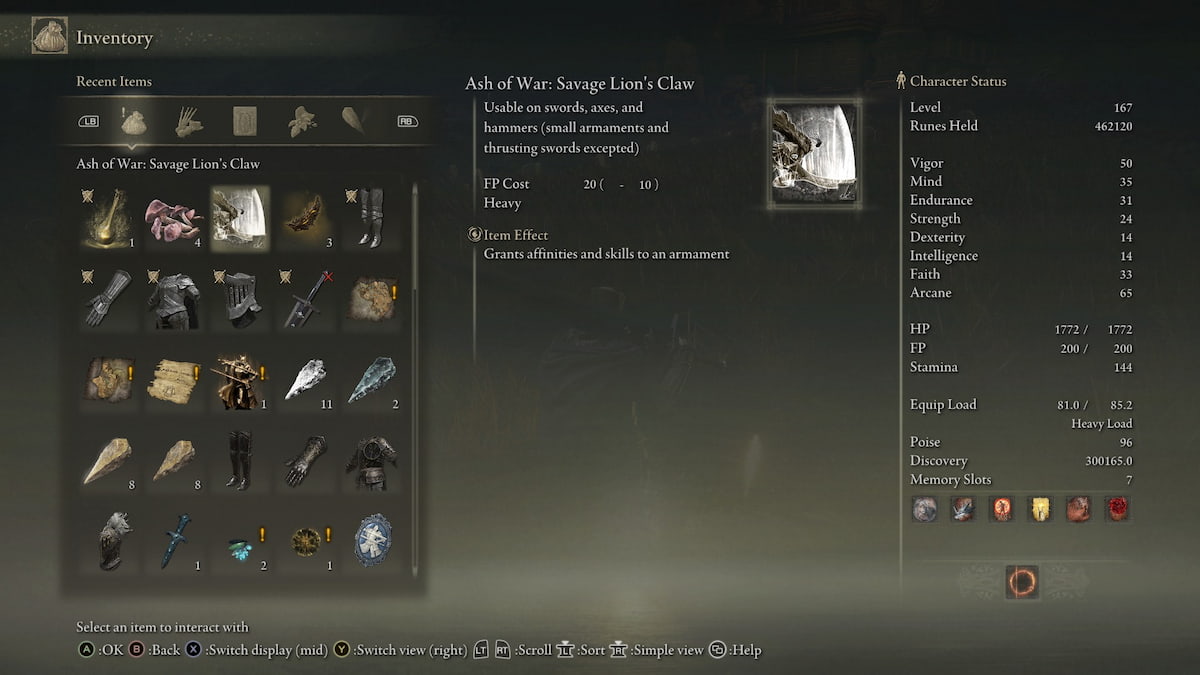Click the fiery ring great rune icon
Image resolution: width=1200 pixels, height=675 pixels.
[x=1022, y=581]
